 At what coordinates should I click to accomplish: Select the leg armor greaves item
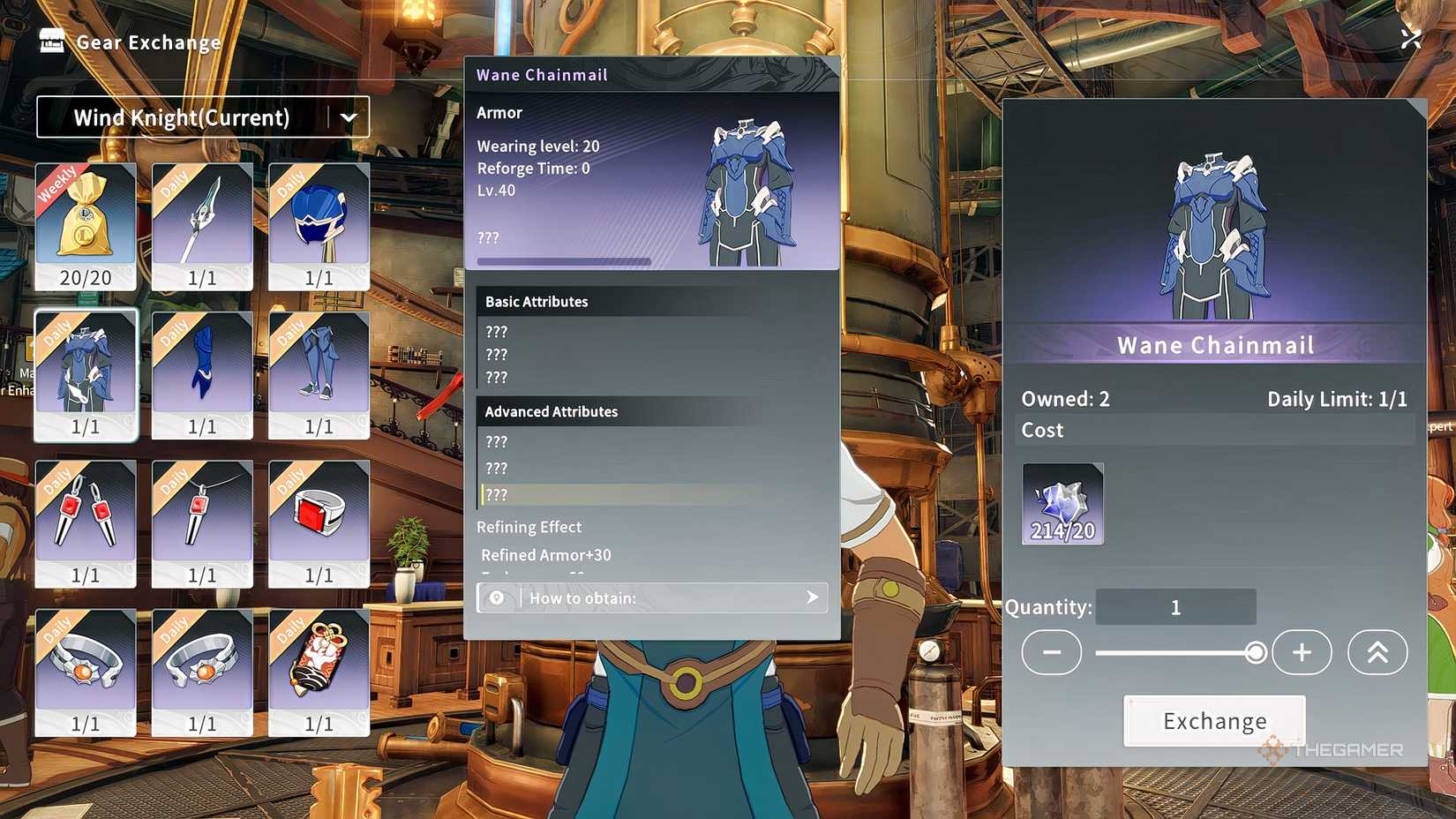pyautogui.click(x=319, y=371)
